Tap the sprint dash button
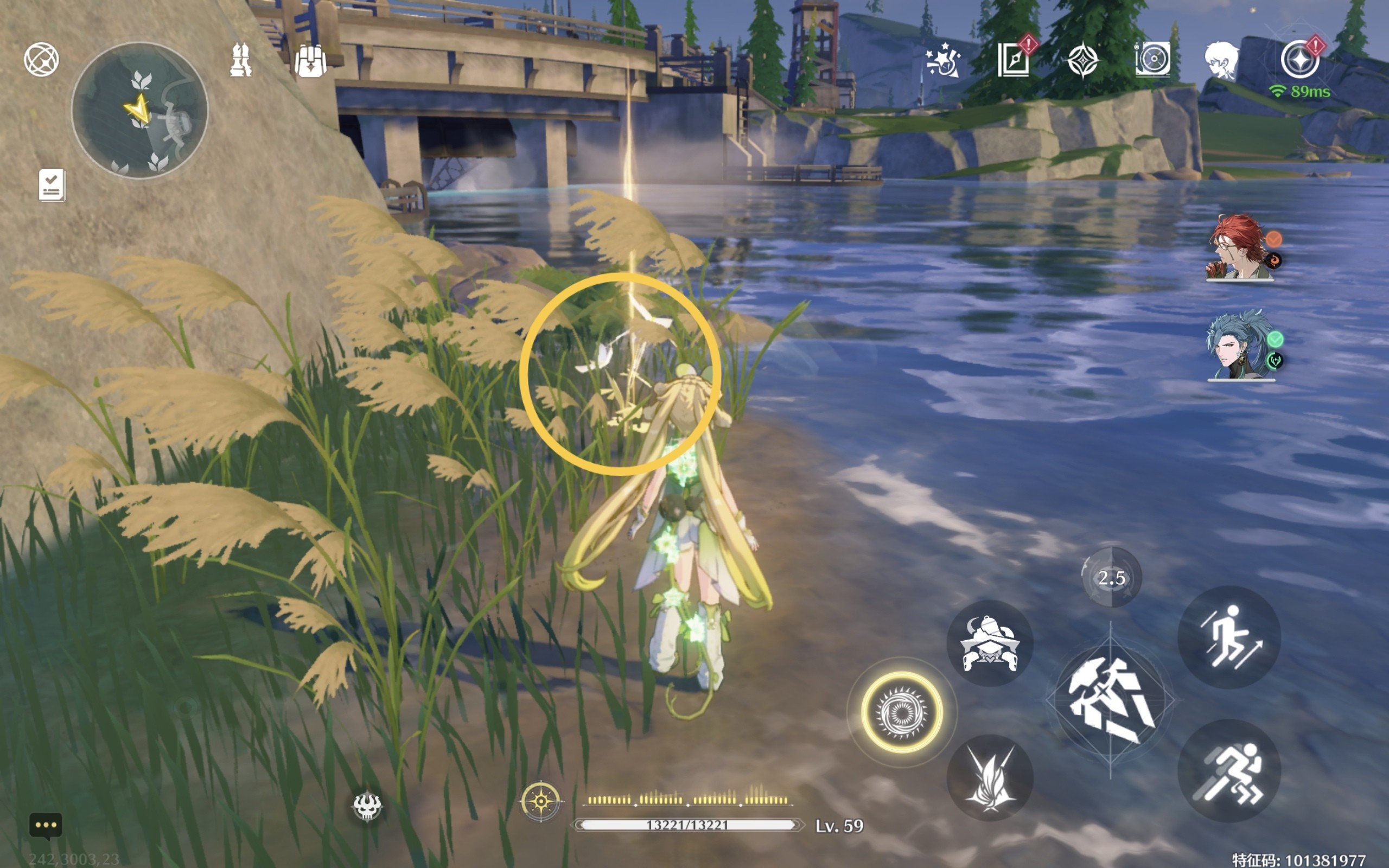The height and width of the screenshot is (868, 1389). tap(1229, 771)
